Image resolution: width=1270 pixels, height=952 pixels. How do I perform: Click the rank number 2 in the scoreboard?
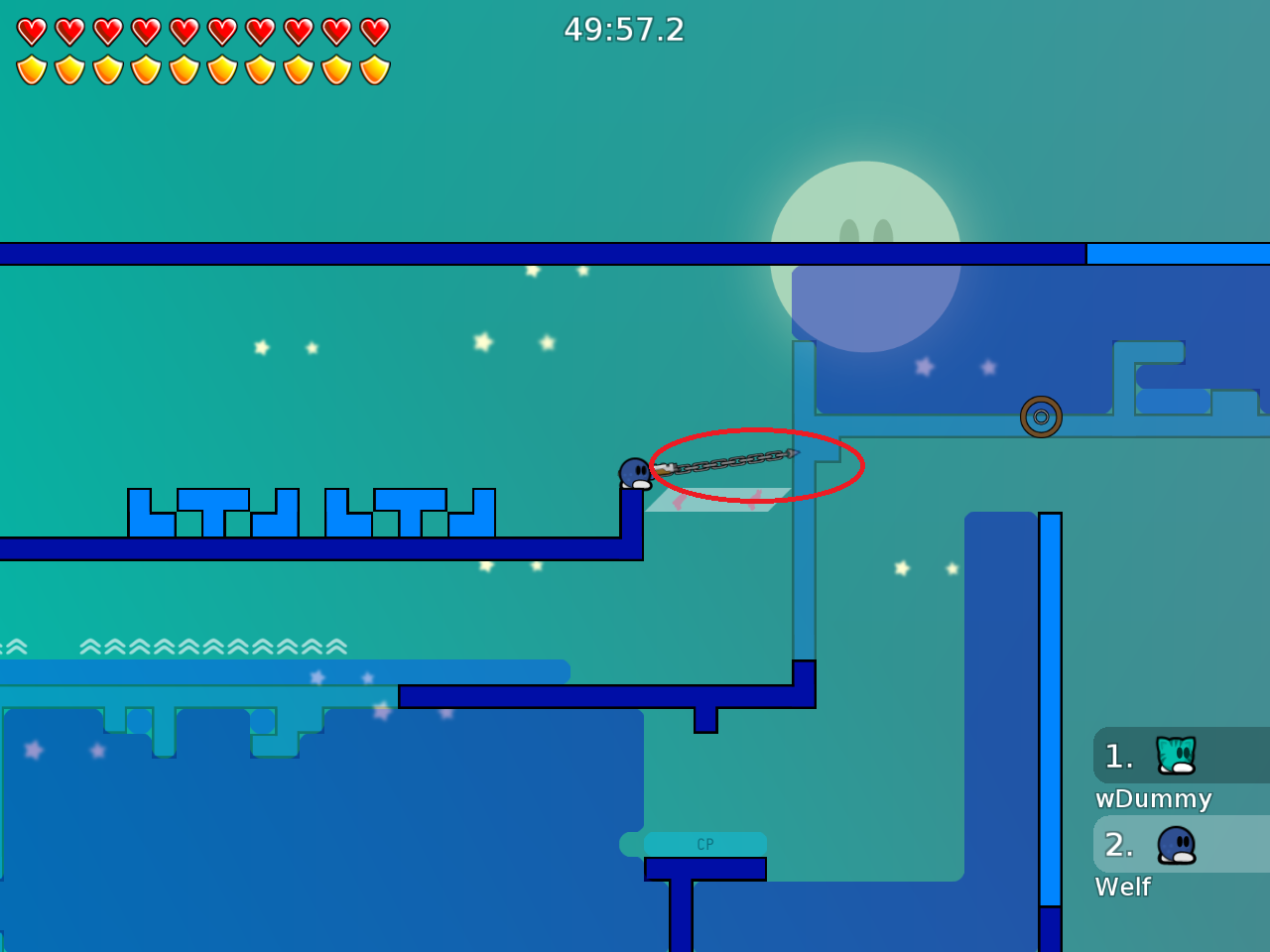pyautogui.click(x=1119, y=845)
